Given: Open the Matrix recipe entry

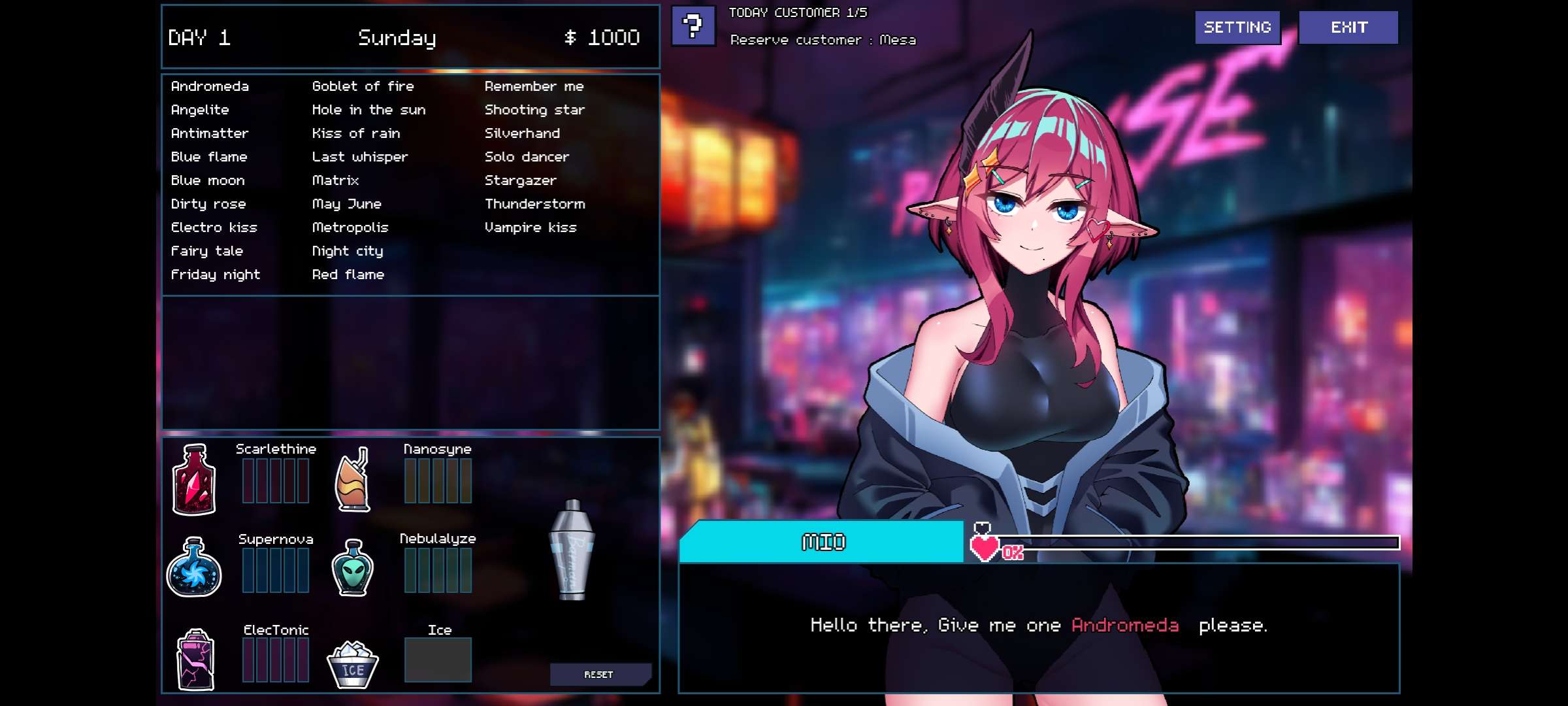Looking at the screenshot, I should click(x=335, y=180).
